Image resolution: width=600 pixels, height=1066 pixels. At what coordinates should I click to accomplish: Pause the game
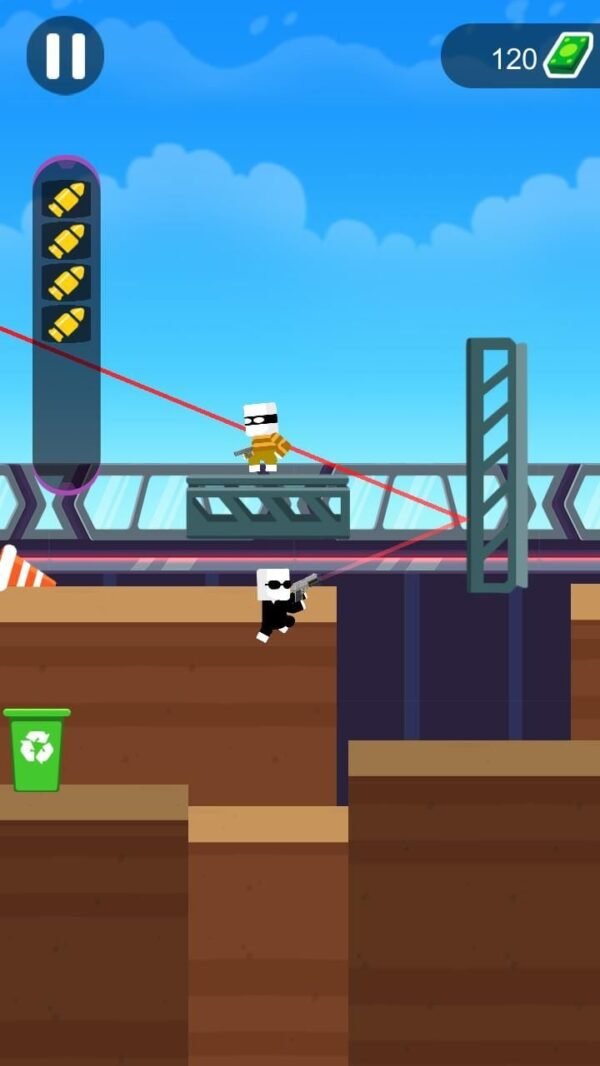tap(65, 55)
